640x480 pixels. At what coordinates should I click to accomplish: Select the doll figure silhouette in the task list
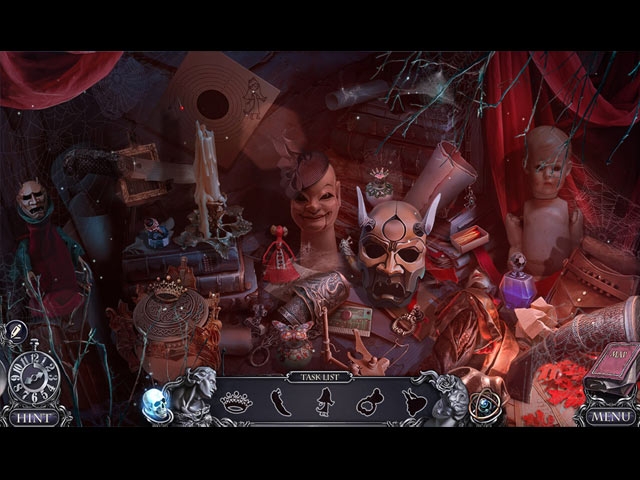326,402
